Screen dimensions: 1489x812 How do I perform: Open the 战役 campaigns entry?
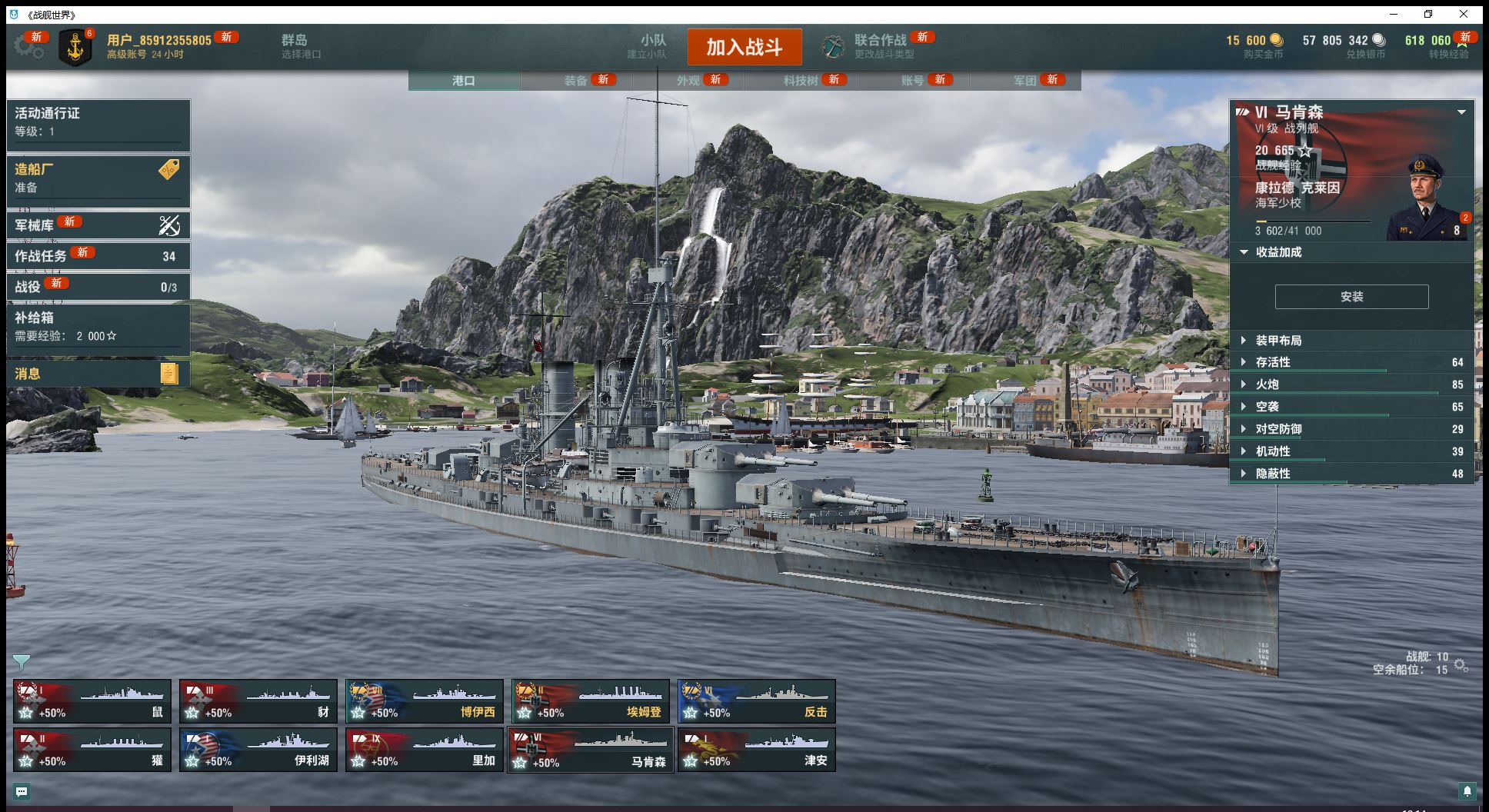pos(98,287)
